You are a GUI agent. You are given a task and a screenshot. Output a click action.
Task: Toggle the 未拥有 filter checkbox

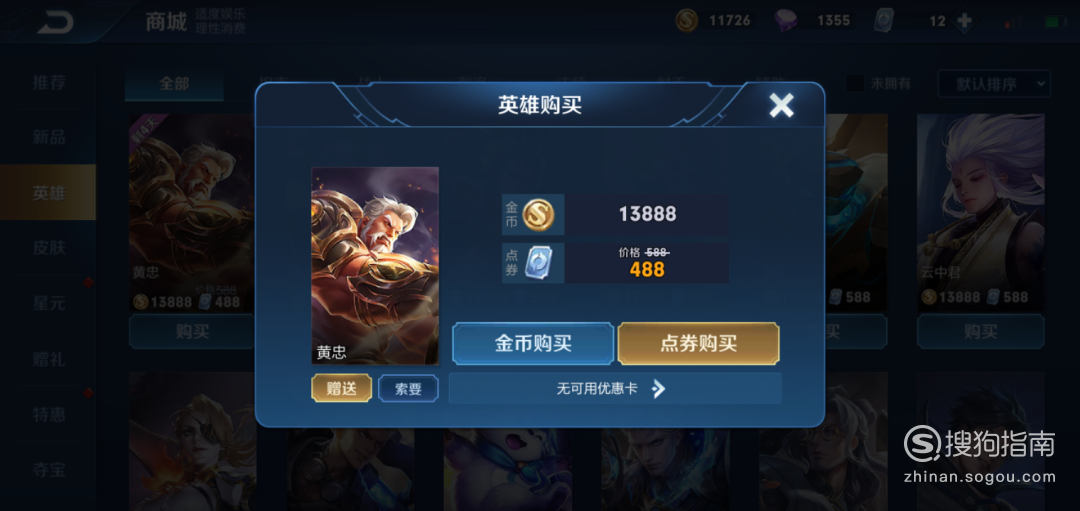[x=856, y=84]
